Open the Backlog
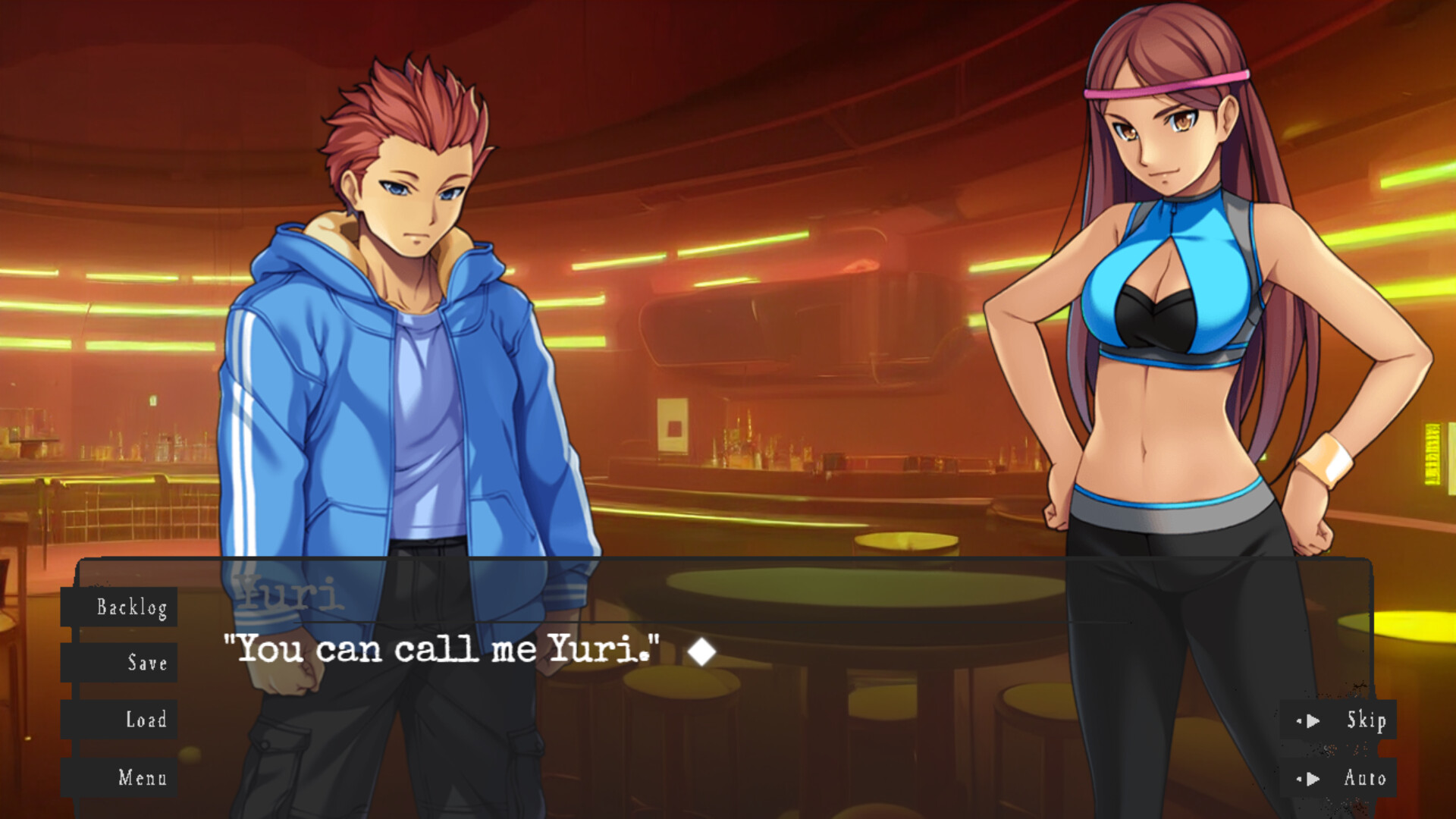Screen dimensions: 1456x819 tap(133, 607)
